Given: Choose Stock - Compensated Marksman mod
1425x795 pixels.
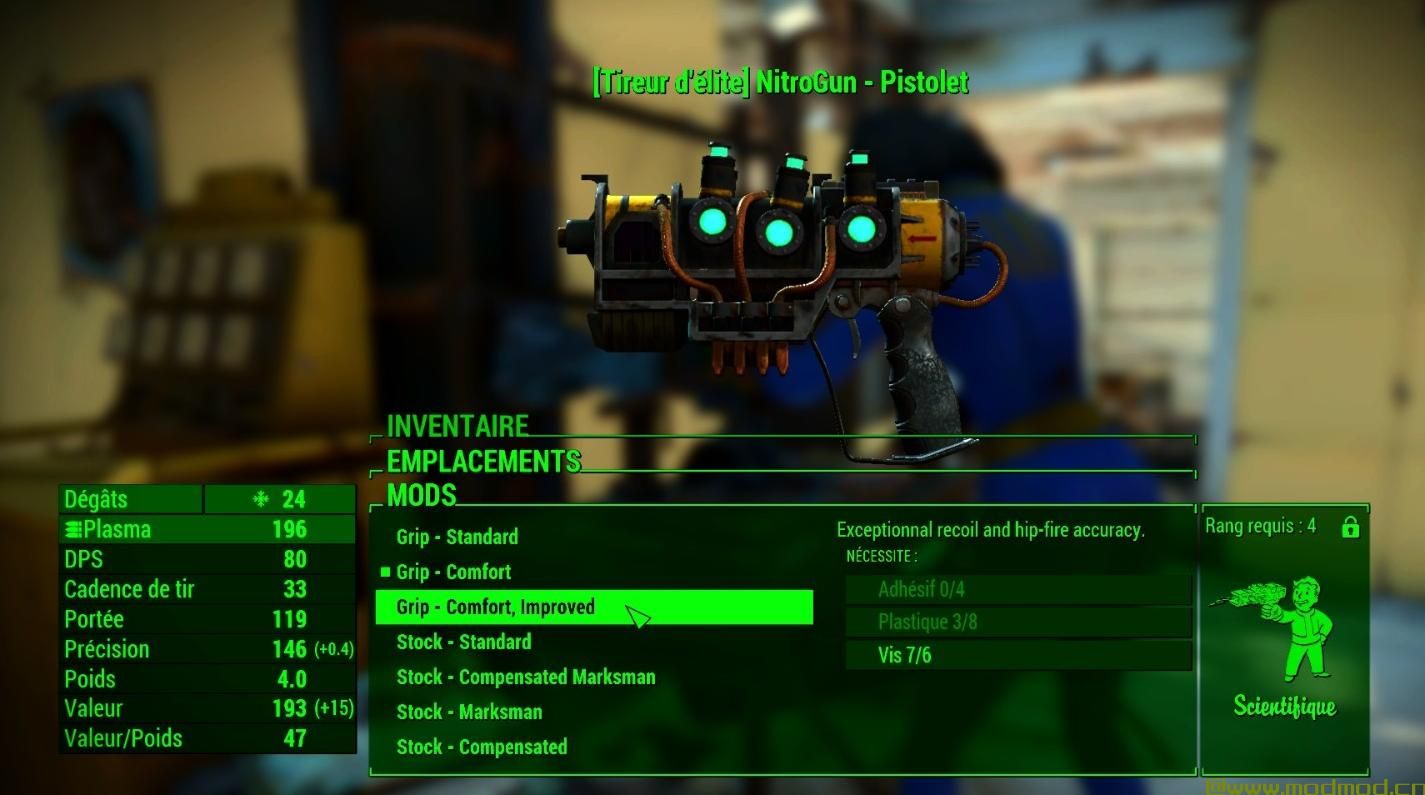Looking at the screenshot, I should coord(525,677).
